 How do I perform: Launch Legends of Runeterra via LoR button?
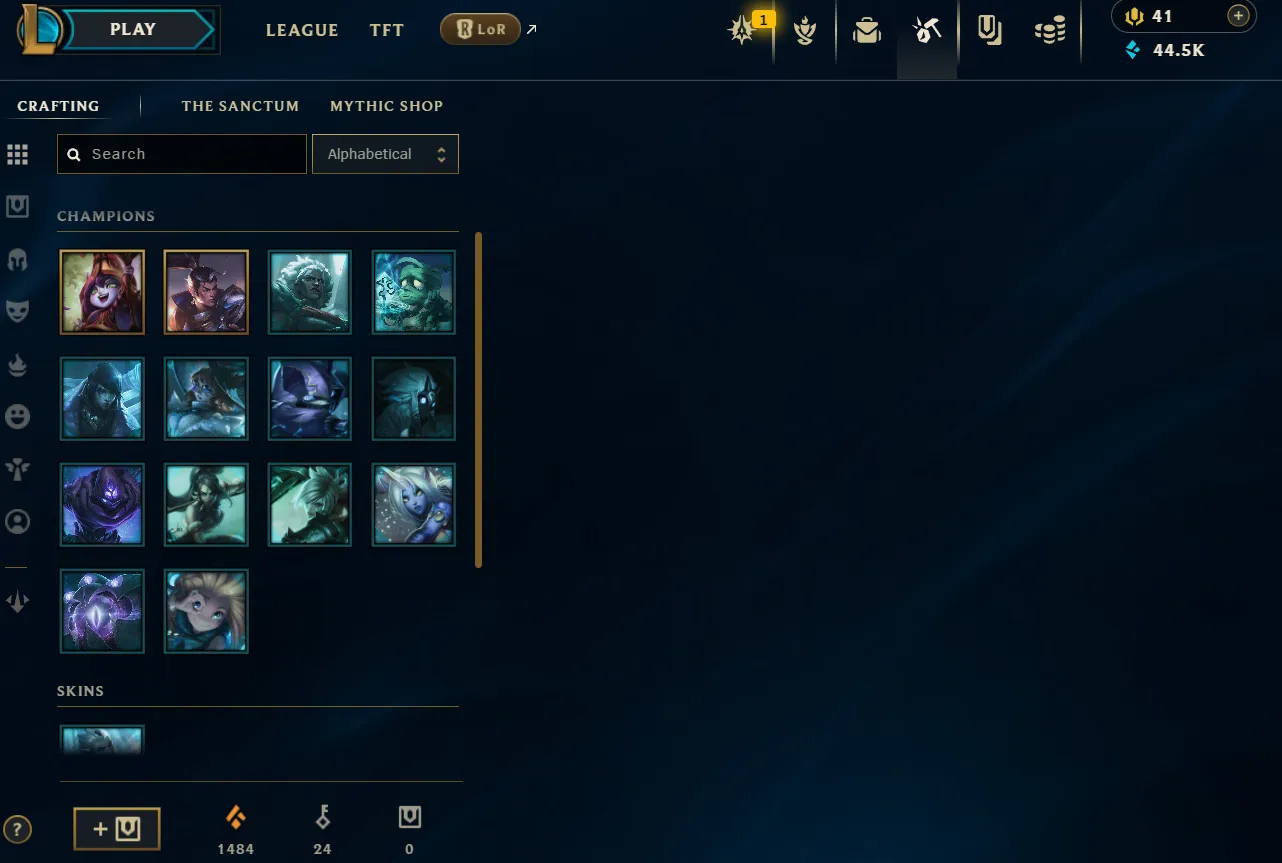pos(480,30)
